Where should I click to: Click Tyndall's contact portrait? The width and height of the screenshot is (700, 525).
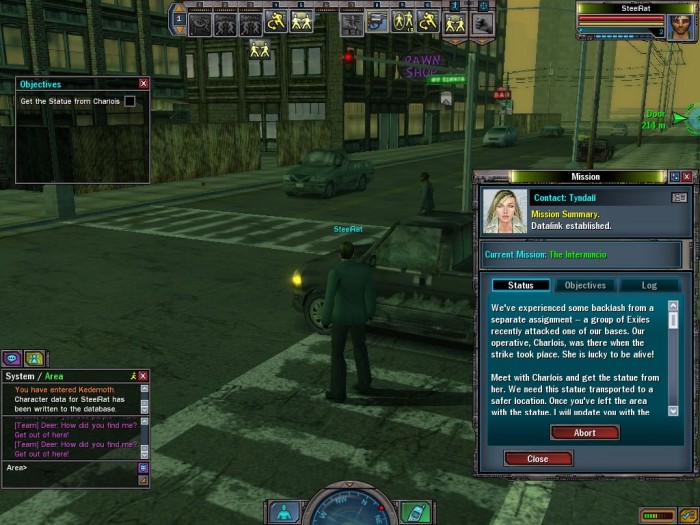(504, 209)
